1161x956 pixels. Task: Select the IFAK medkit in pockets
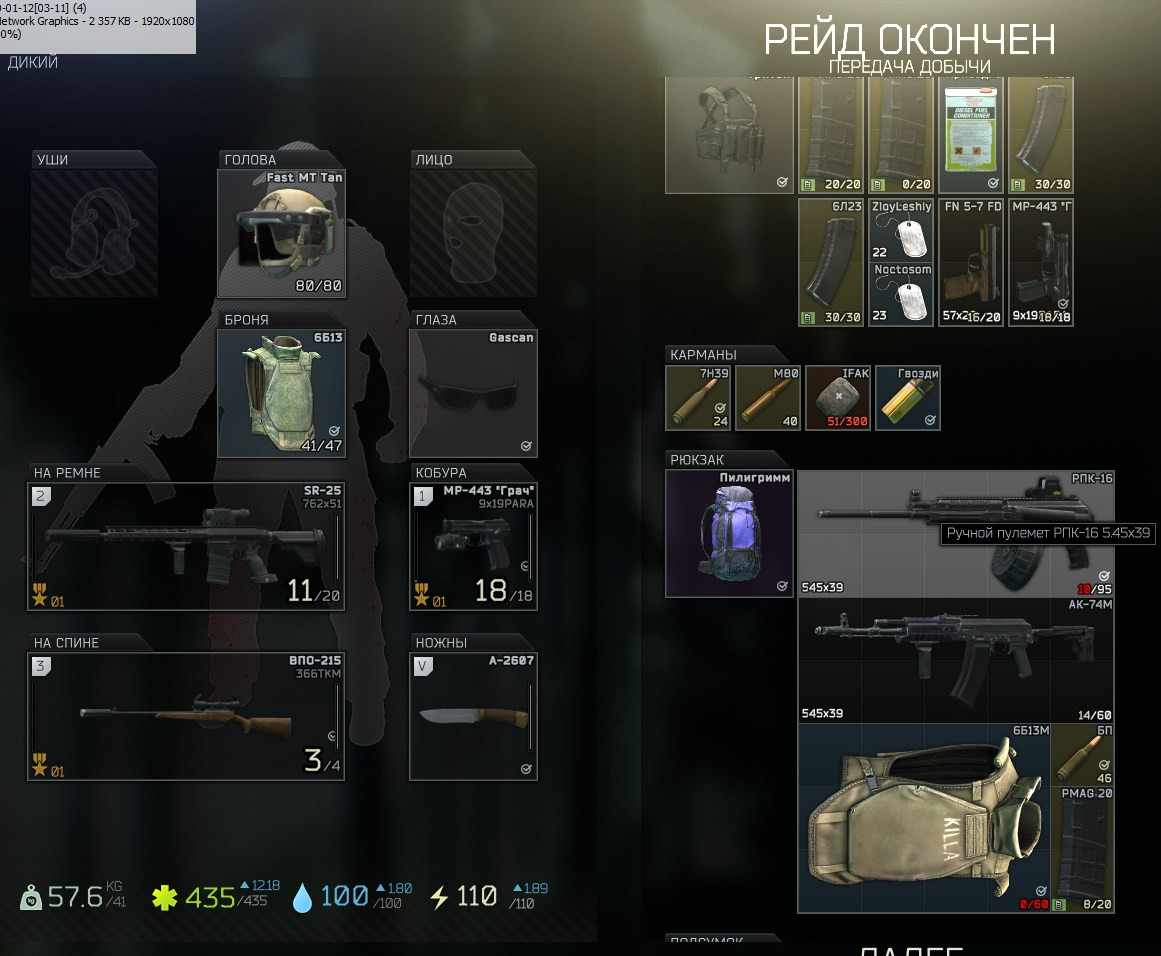(x=838, y=398)
